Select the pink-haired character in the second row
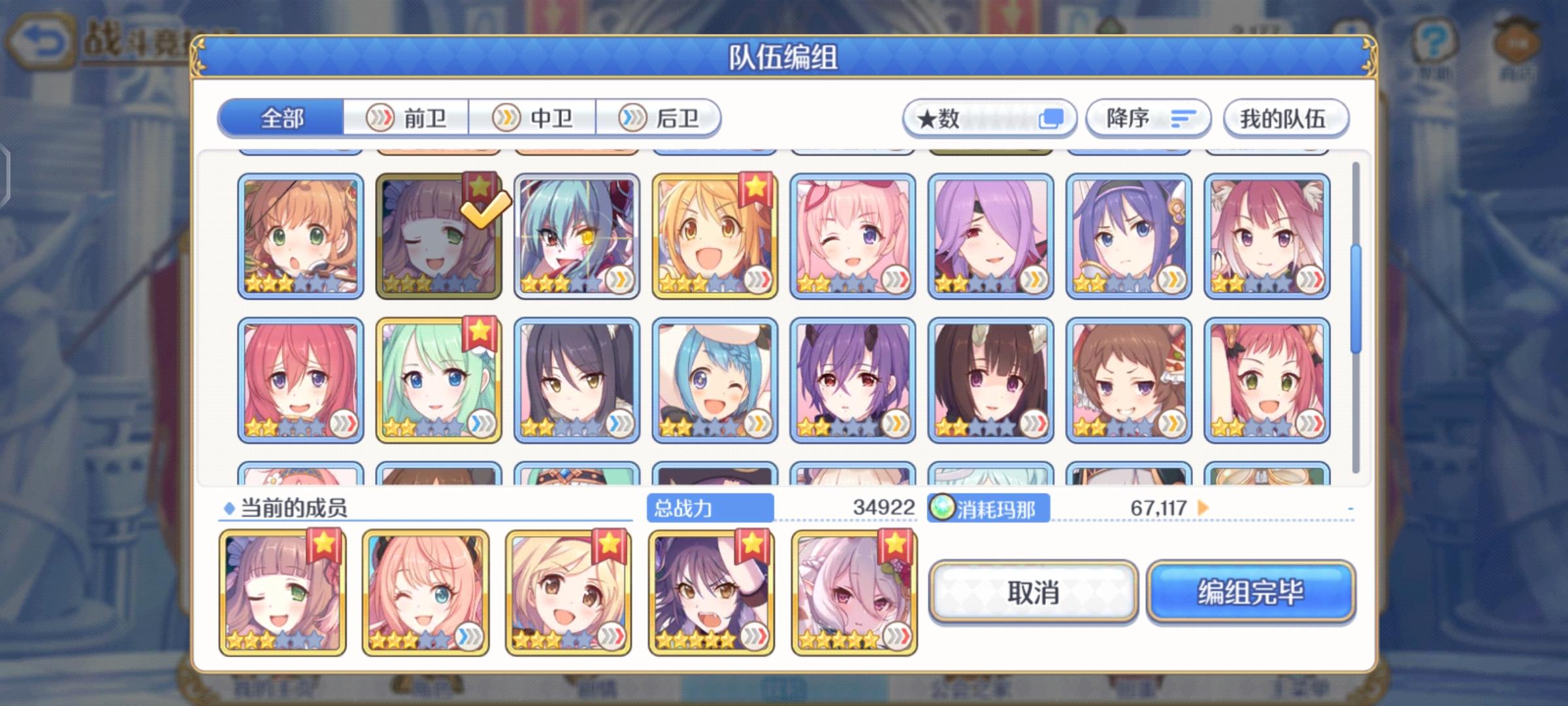1568x706 pixels. click(x=301, y=379)
